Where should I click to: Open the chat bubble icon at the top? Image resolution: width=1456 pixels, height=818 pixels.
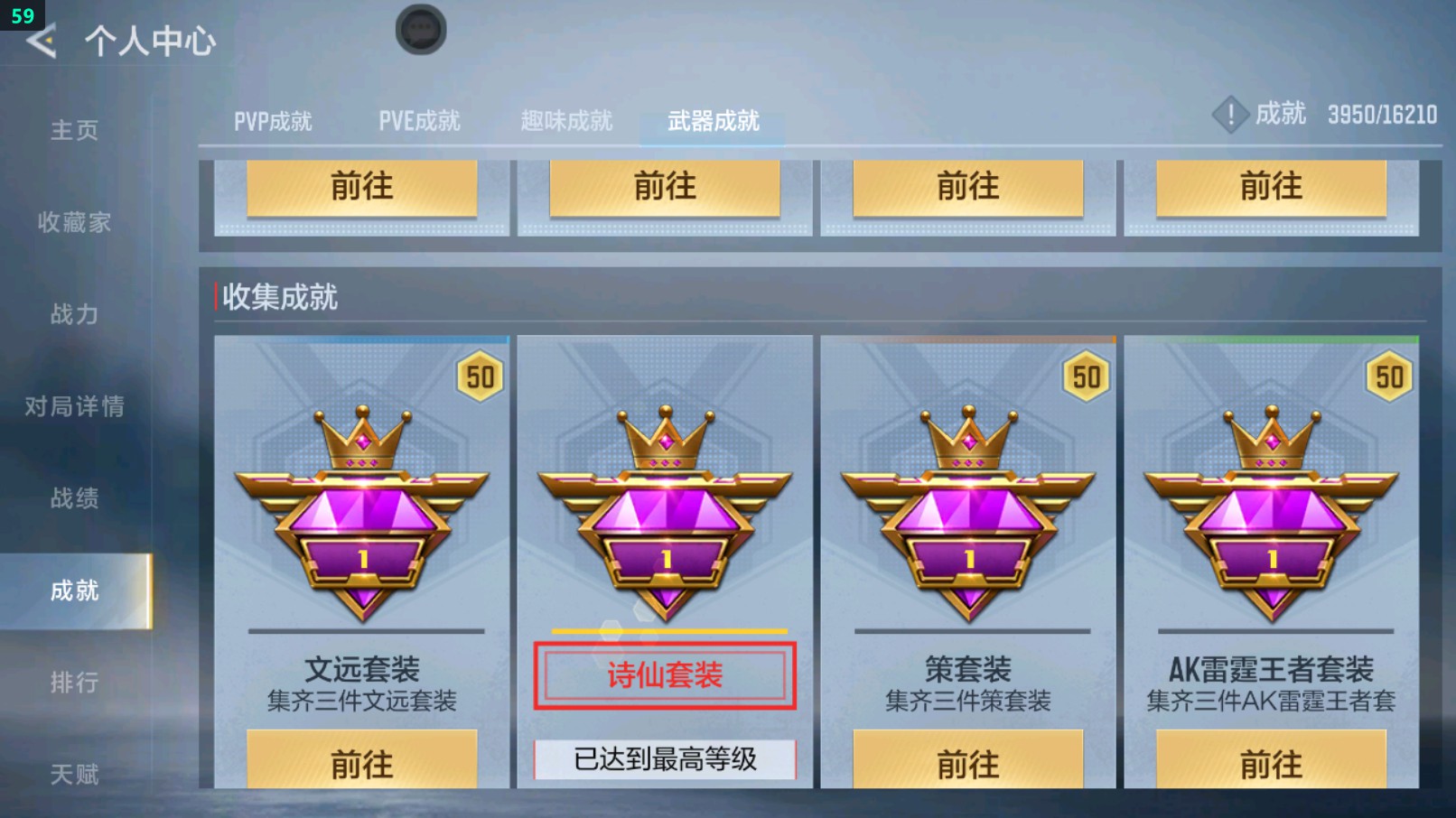pos(419,28)
